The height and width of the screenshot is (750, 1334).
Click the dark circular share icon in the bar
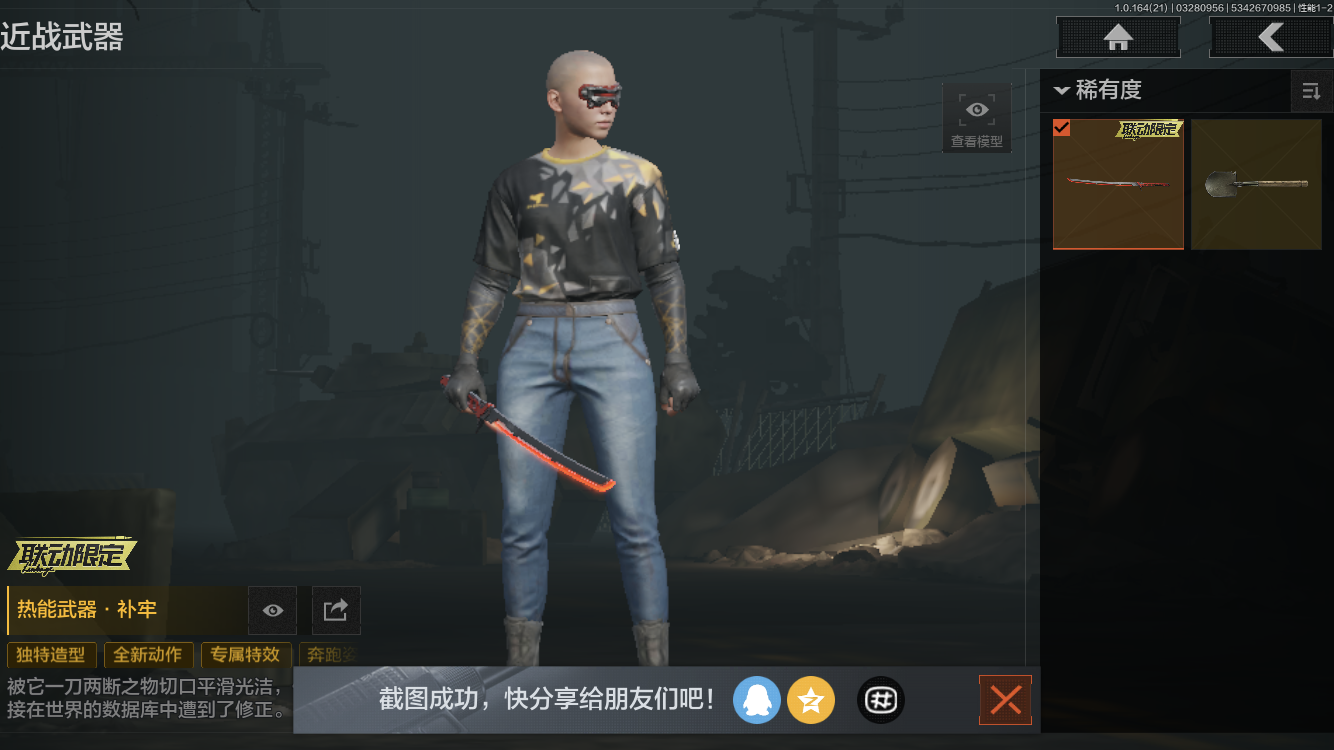880,700
